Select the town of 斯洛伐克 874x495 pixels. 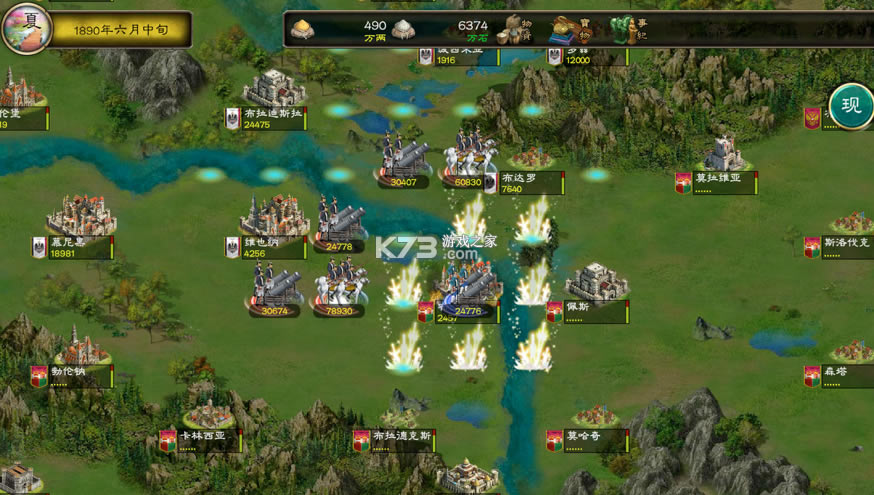coord(852,223)
